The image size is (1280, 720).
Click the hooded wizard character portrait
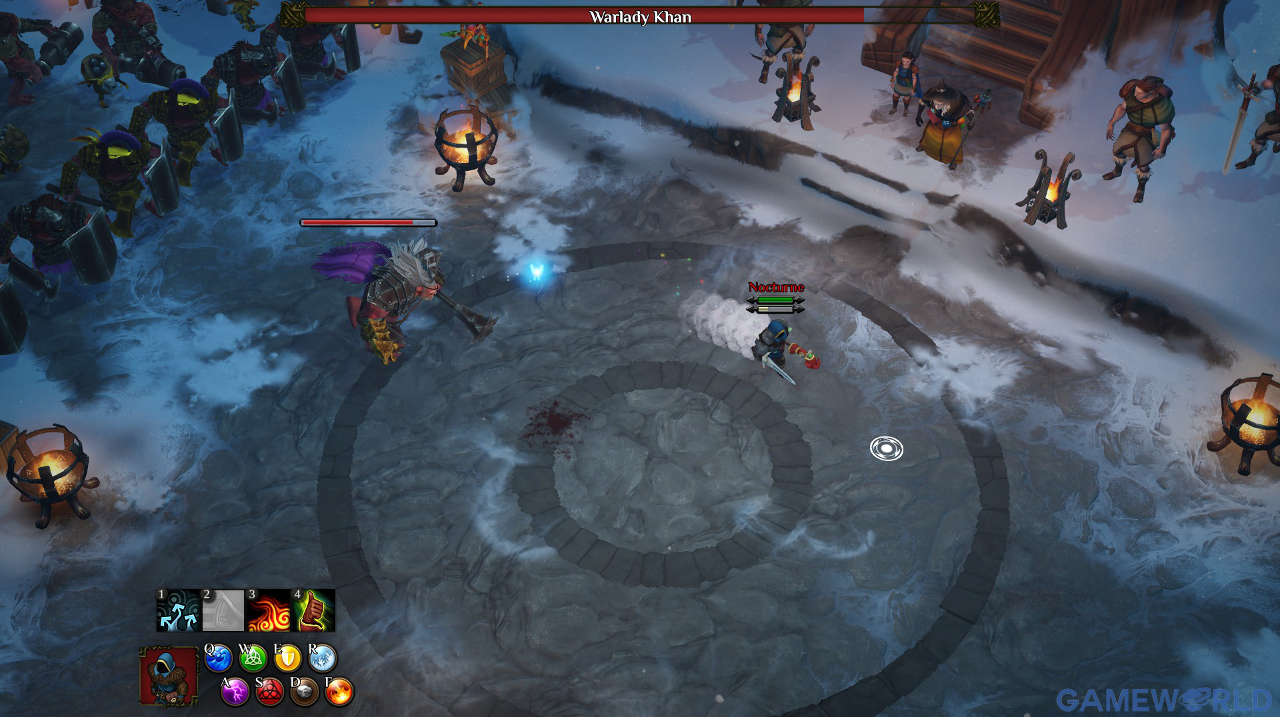[168, 676]
